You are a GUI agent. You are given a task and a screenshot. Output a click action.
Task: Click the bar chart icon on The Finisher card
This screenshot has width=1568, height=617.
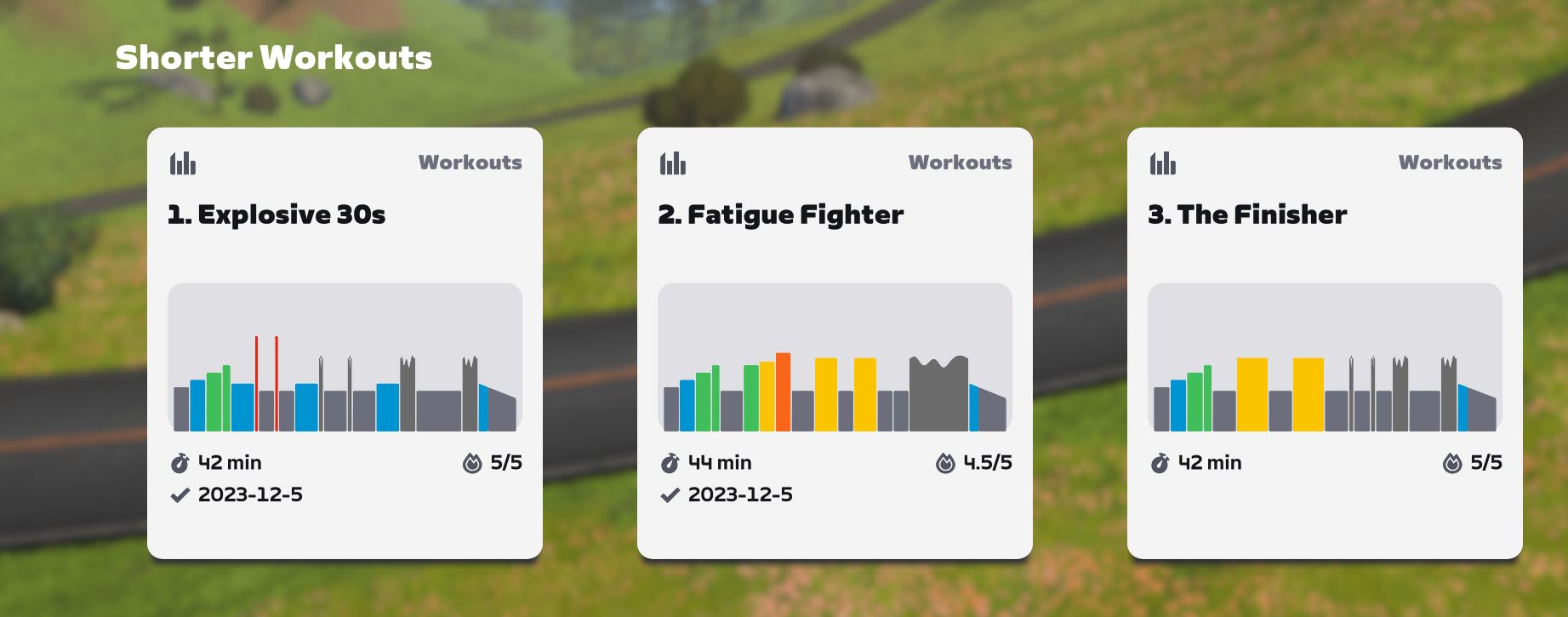click(1163, 163)
